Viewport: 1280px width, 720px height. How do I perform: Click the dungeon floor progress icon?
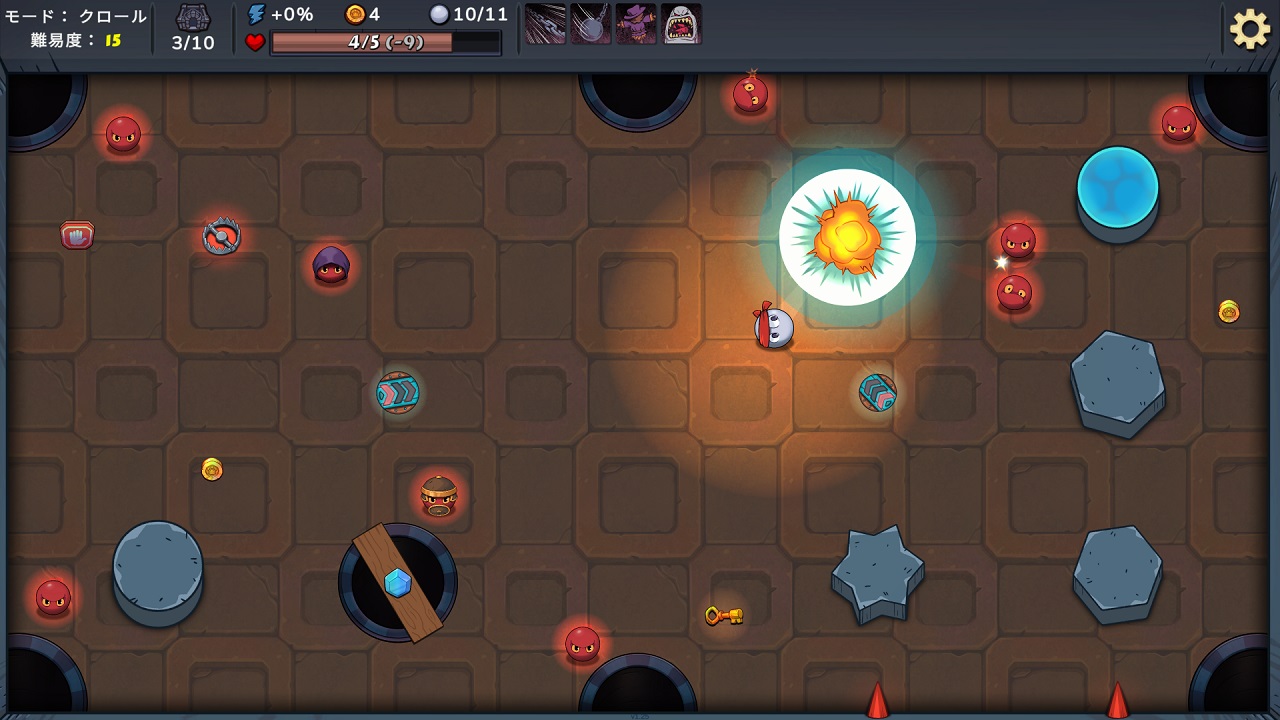193,18
